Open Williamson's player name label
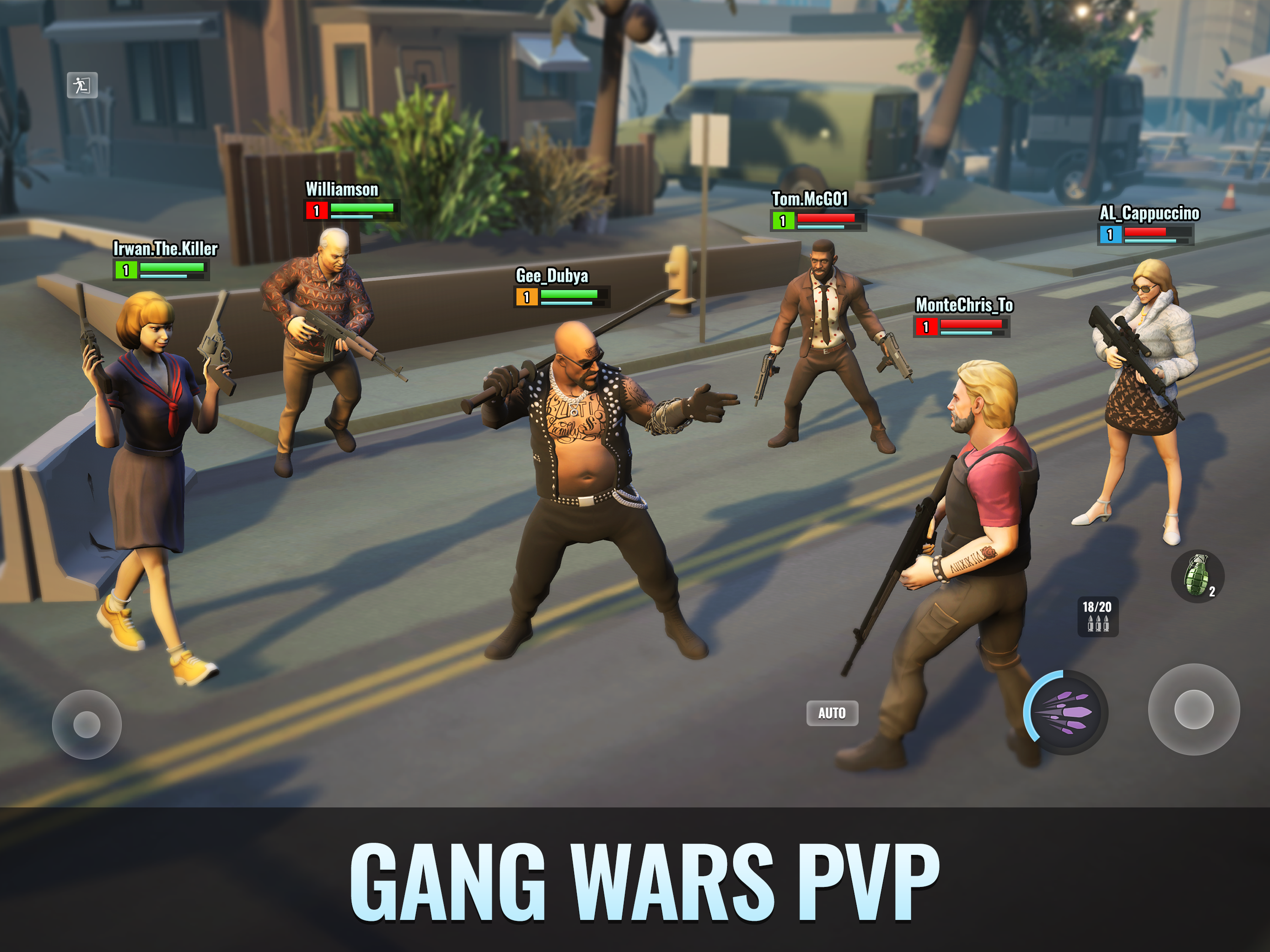 point(341,190)
